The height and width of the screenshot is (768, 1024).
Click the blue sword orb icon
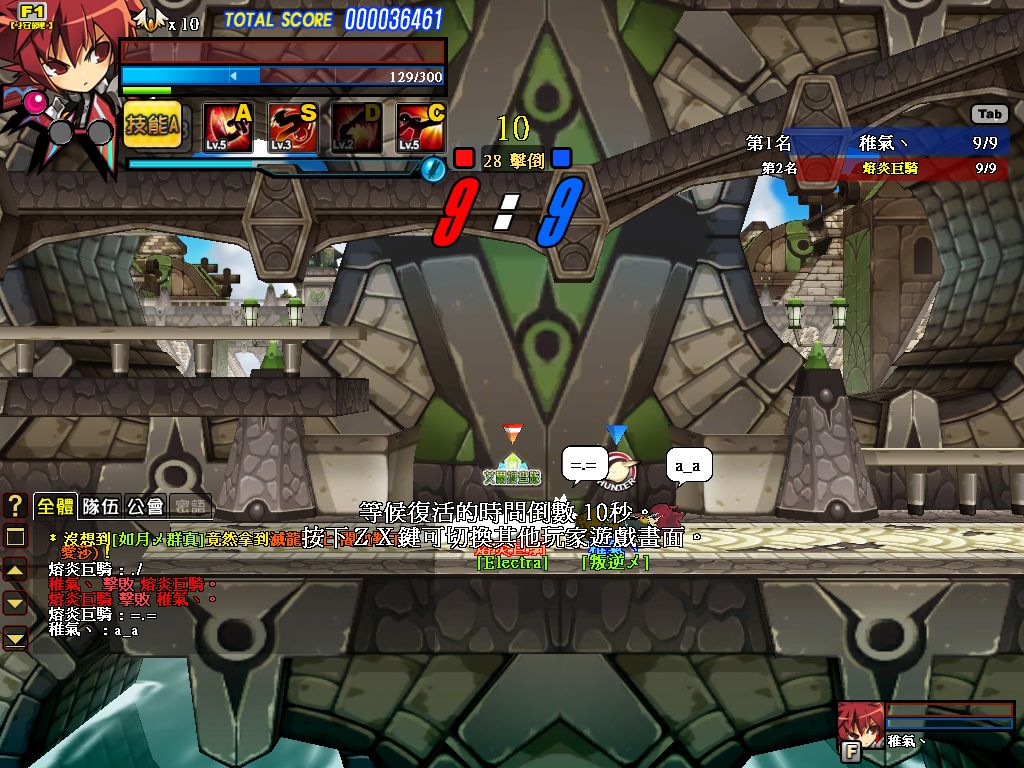(432, 169)
